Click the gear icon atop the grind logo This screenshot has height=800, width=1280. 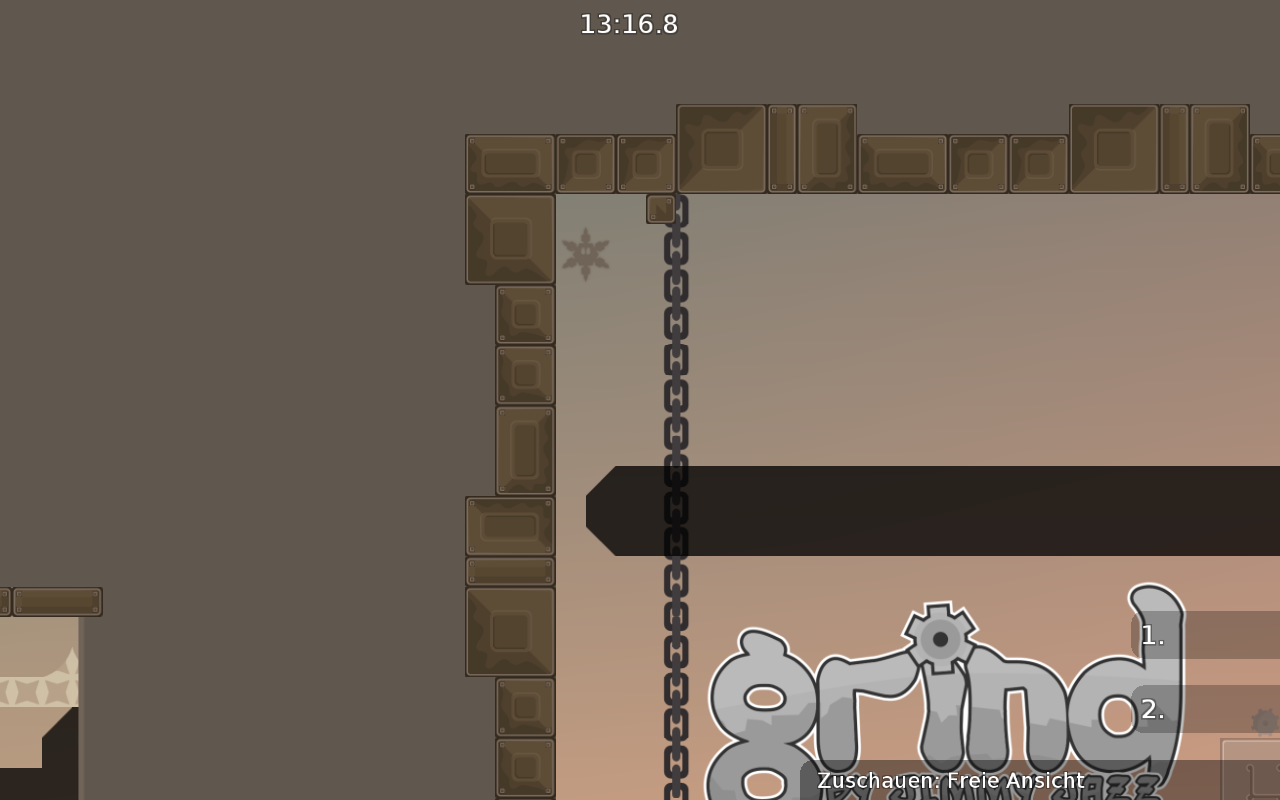point(940,637)
